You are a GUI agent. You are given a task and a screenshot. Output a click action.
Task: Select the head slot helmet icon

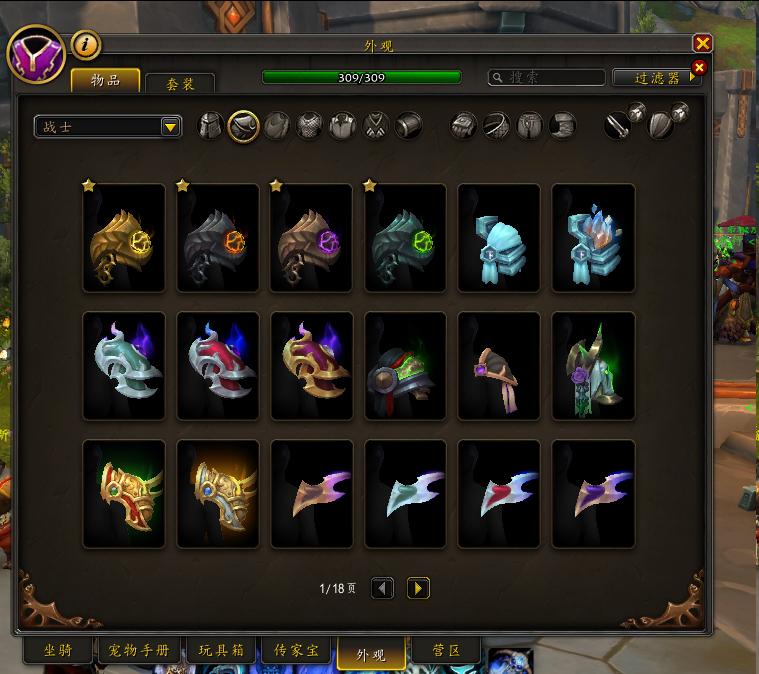tap(210, 126)
